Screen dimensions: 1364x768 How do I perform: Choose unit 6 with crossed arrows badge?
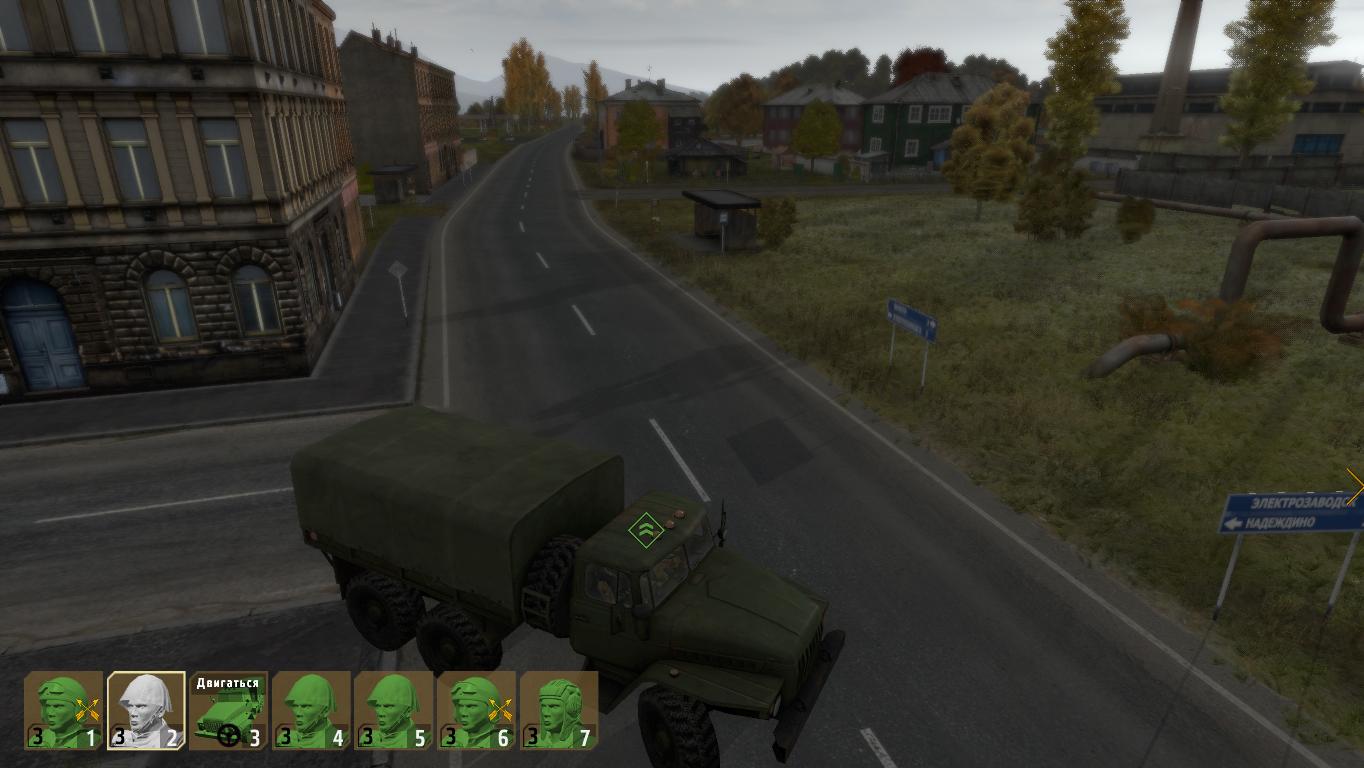click(x=477, y=710)
